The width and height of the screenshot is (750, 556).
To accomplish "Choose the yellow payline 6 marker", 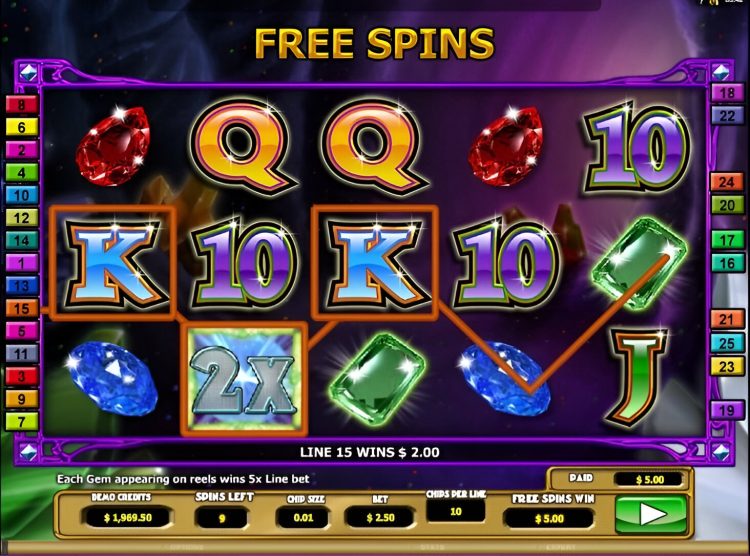I will (21, 127).
